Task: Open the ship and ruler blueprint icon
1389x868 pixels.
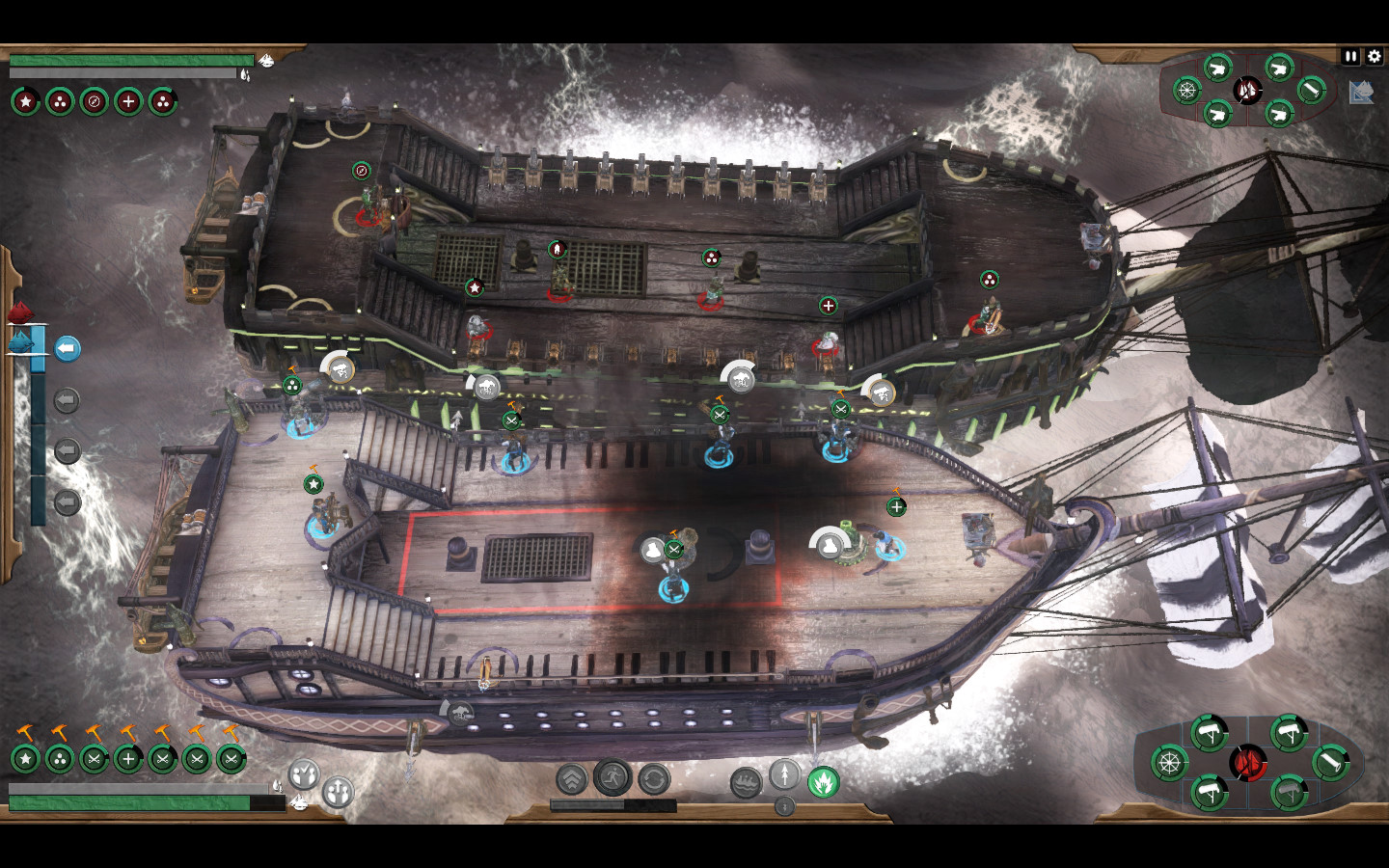Action: (x=1361, y=93)
